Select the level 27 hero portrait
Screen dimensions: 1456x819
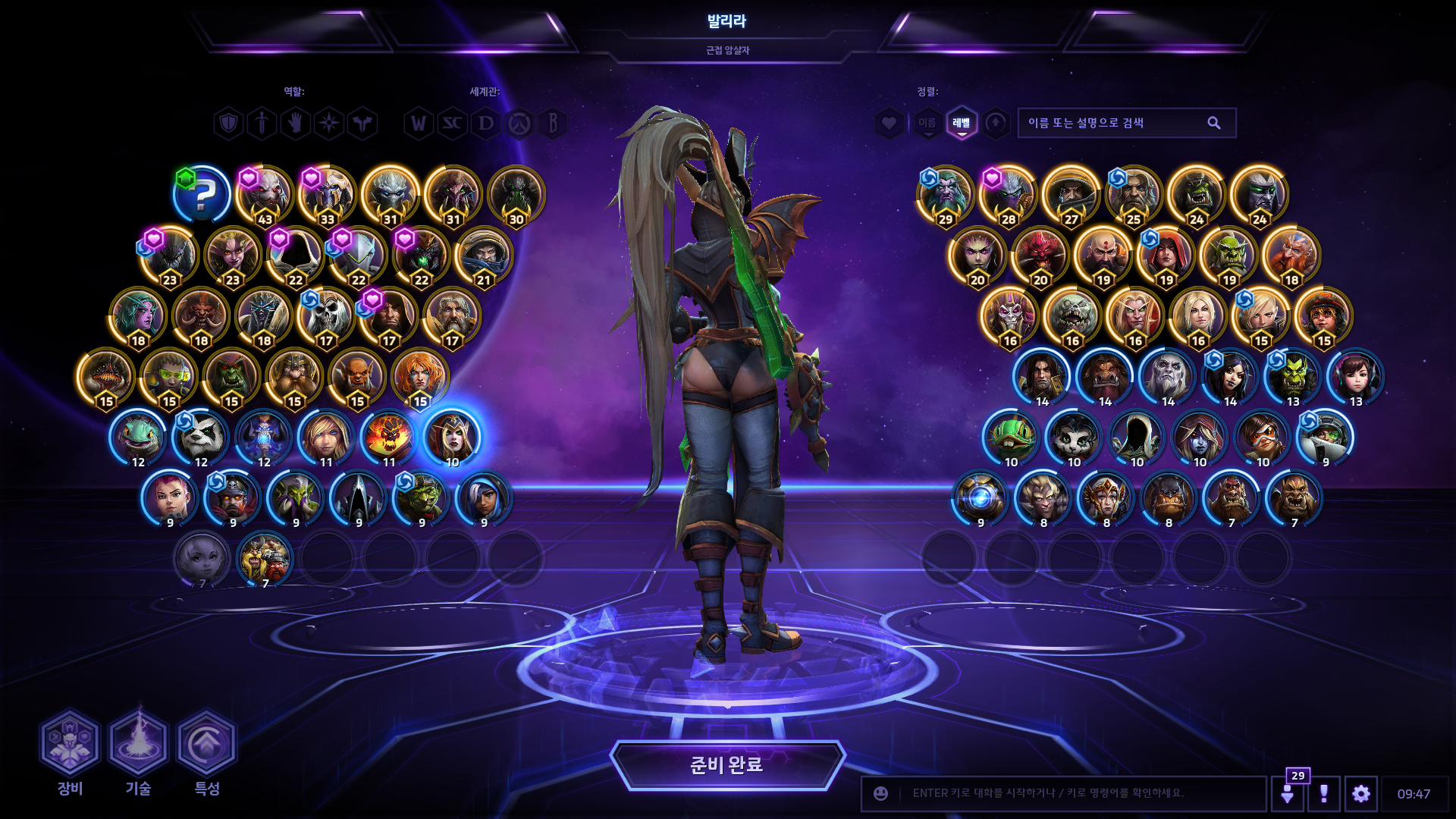pyautogui.click(x=1071, y=195)
